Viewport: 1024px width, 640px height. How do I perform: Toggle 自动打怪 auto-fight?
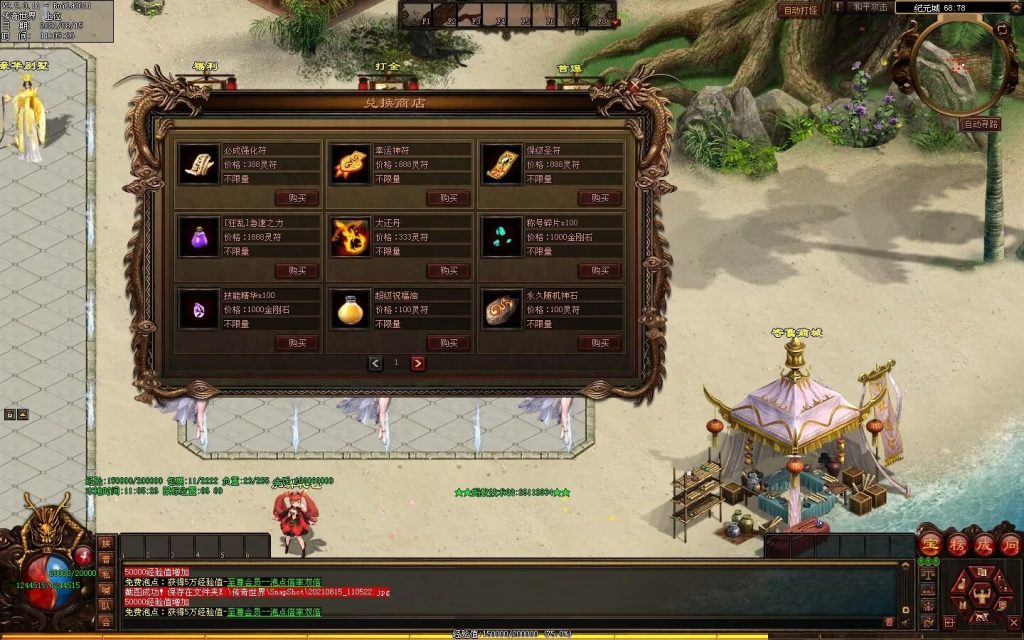click(x=800, y=9)
